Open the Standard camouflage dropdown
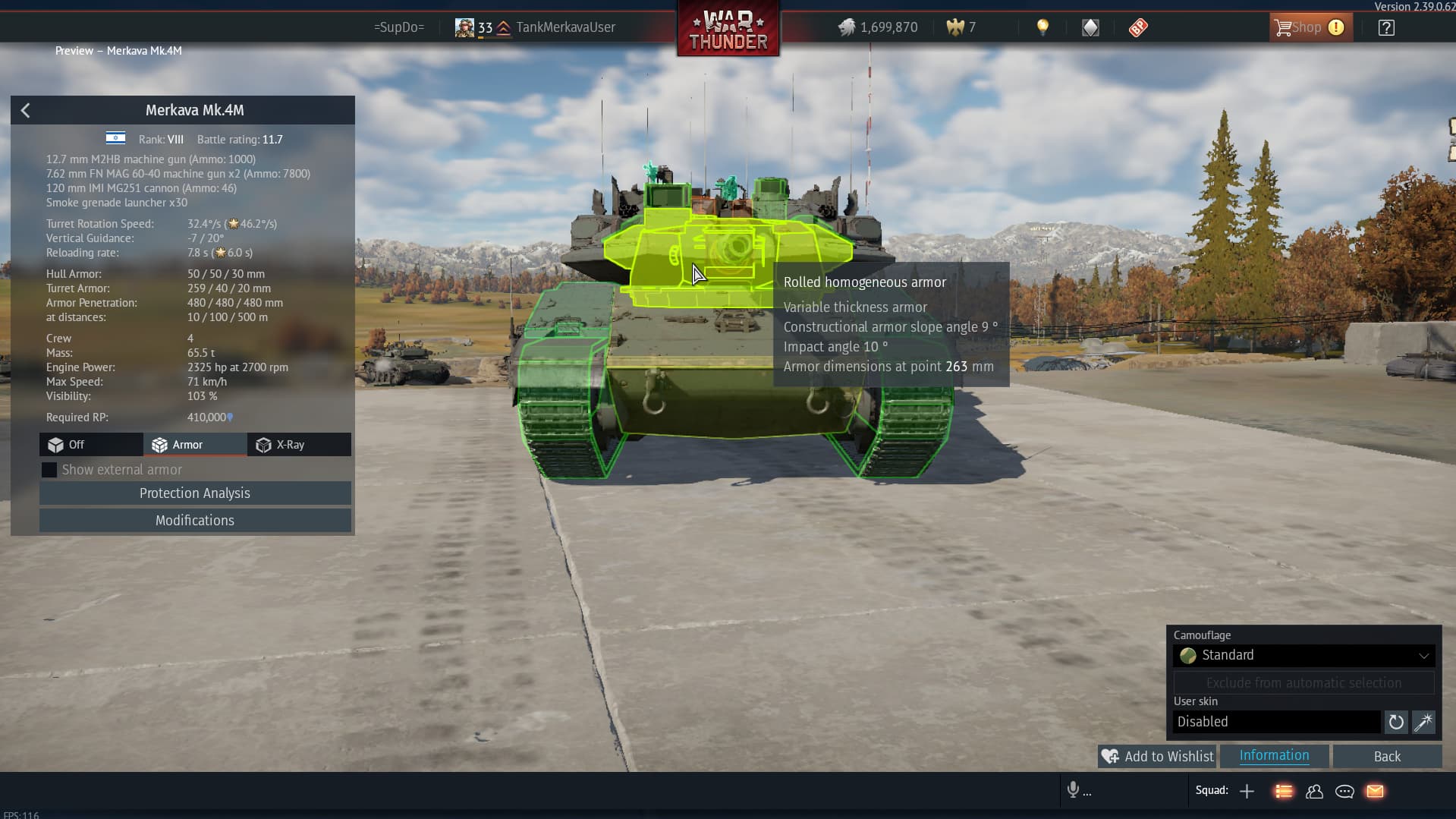1456x819 pixels. tap(1302, 655)
